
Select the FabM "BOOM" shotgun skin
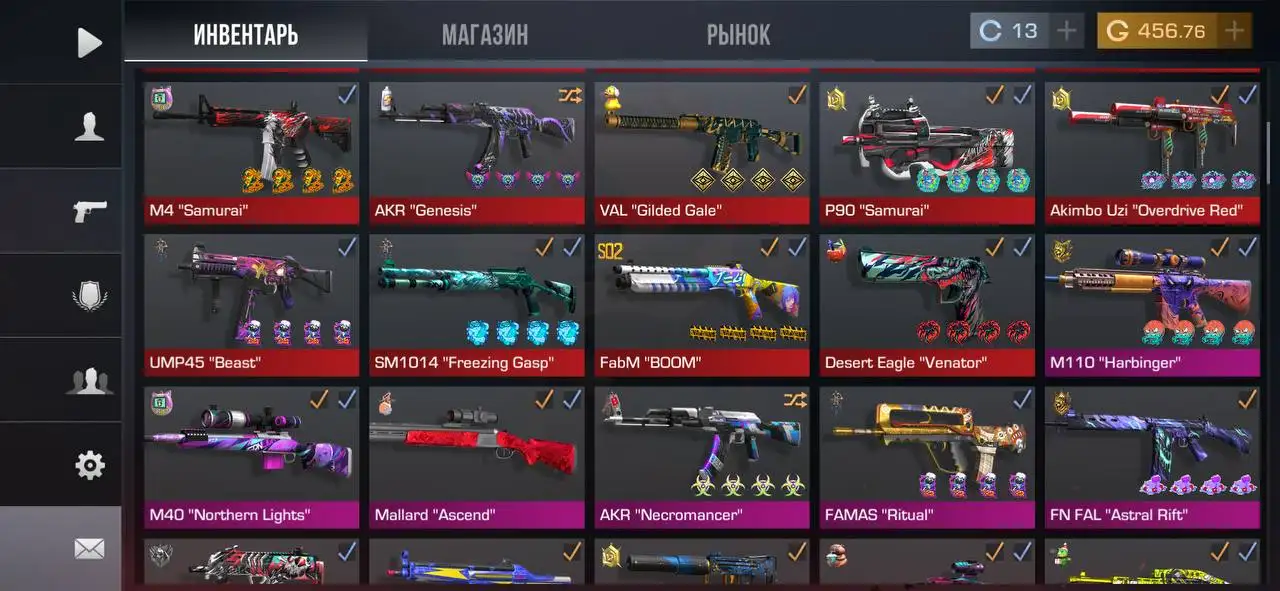pyautogui.click(x=702, y=303)
